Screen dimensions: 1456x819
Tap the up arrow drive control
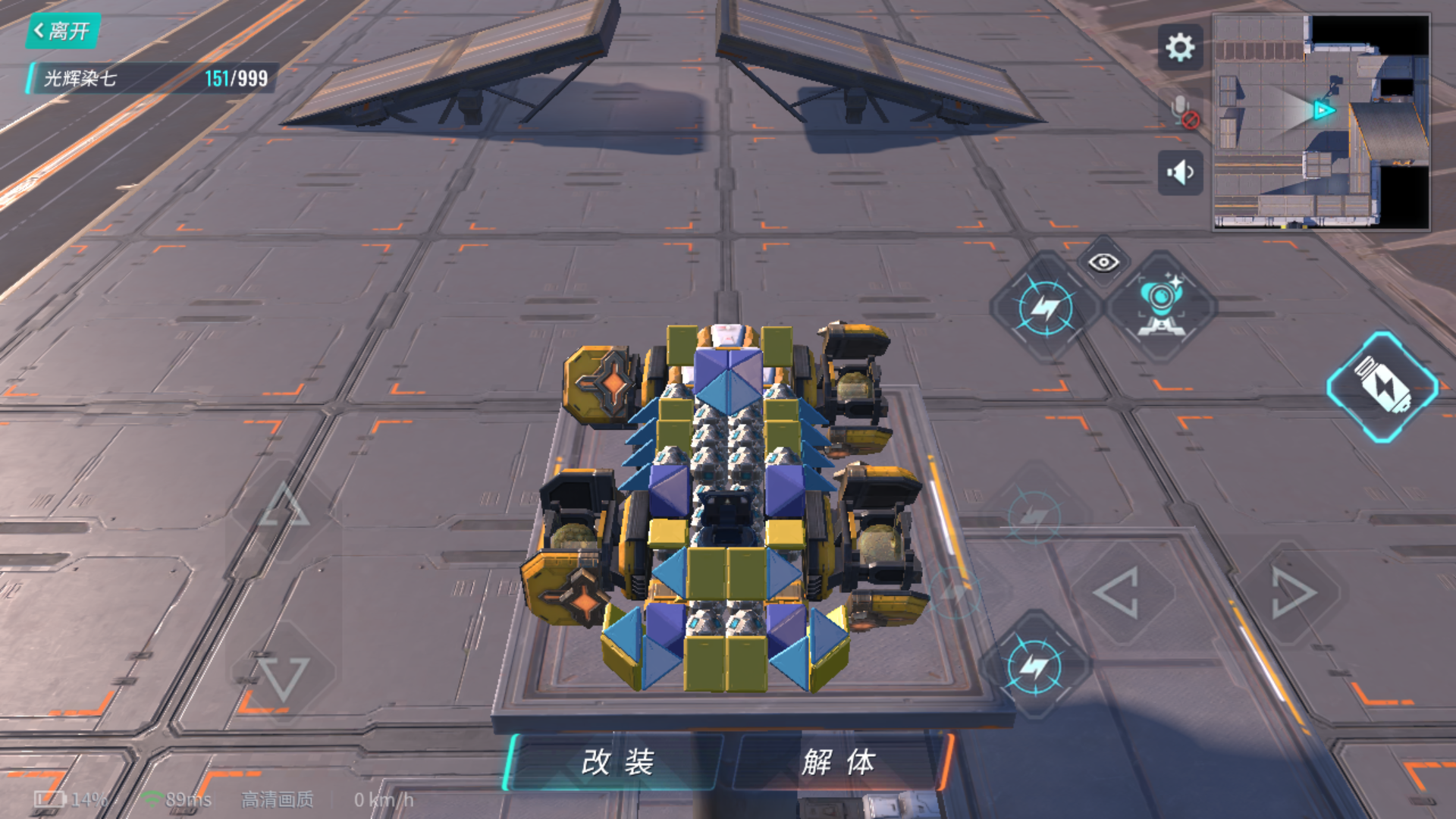click(x=284, y=506)
